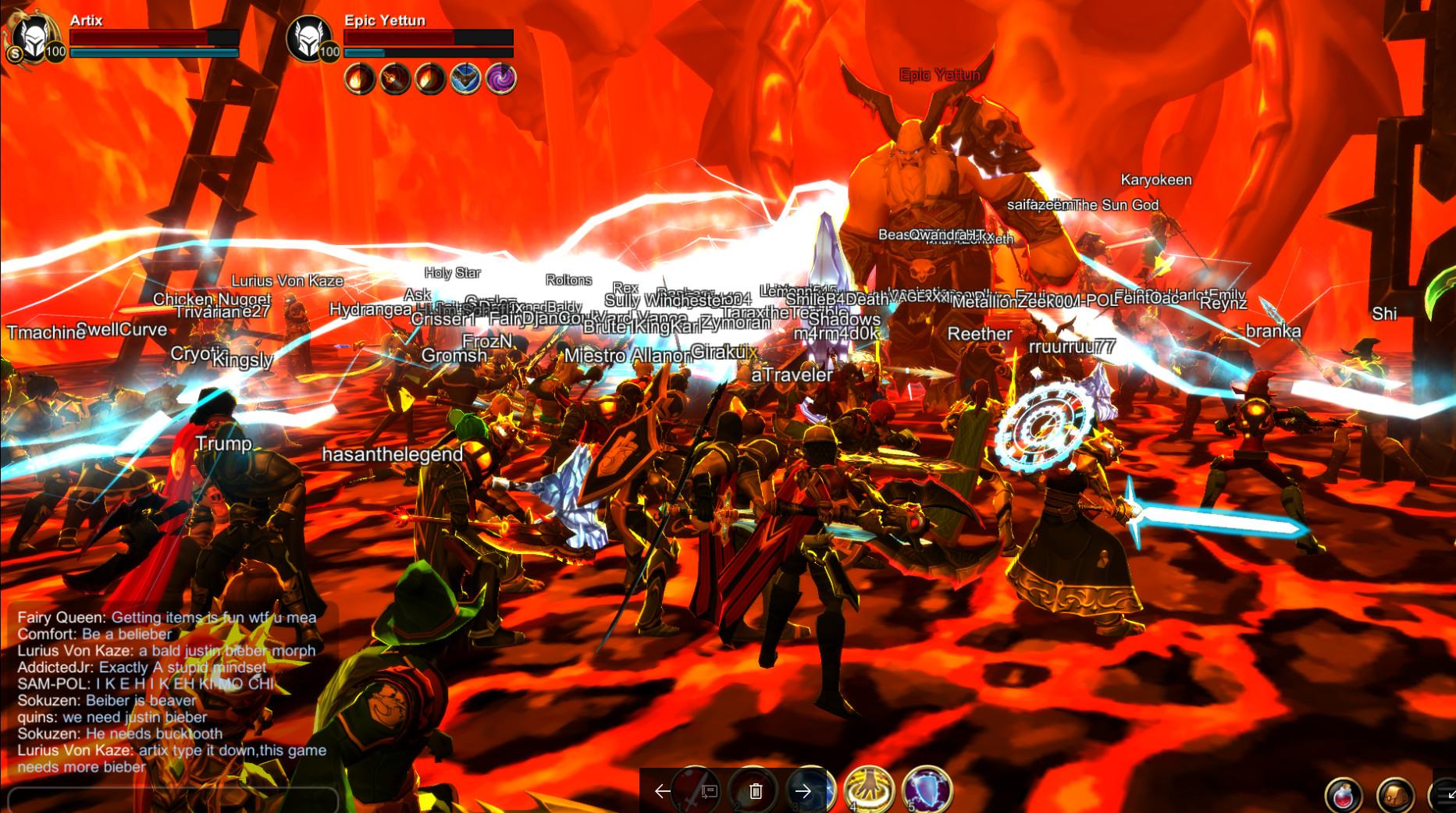Click the chat input box
The image size is (1456, 813).
point(172,800)
